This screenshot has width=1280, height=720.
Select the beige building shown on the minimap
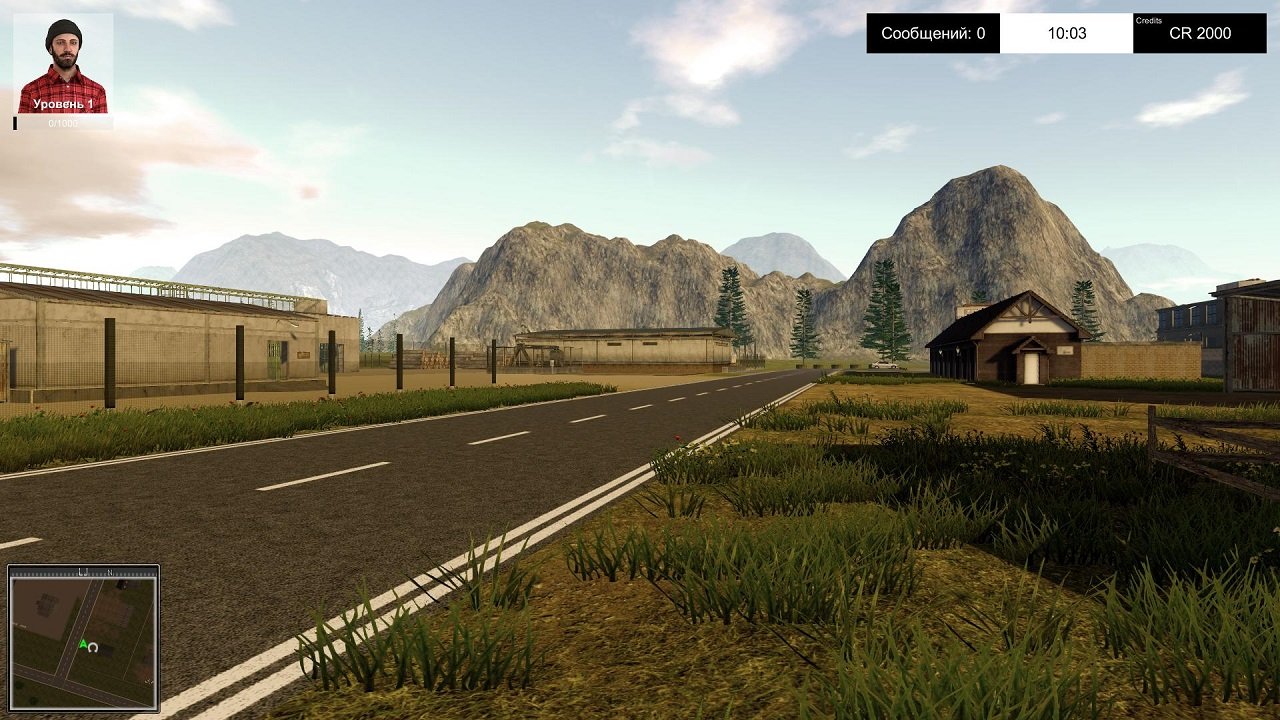click(x=45, y=605)
